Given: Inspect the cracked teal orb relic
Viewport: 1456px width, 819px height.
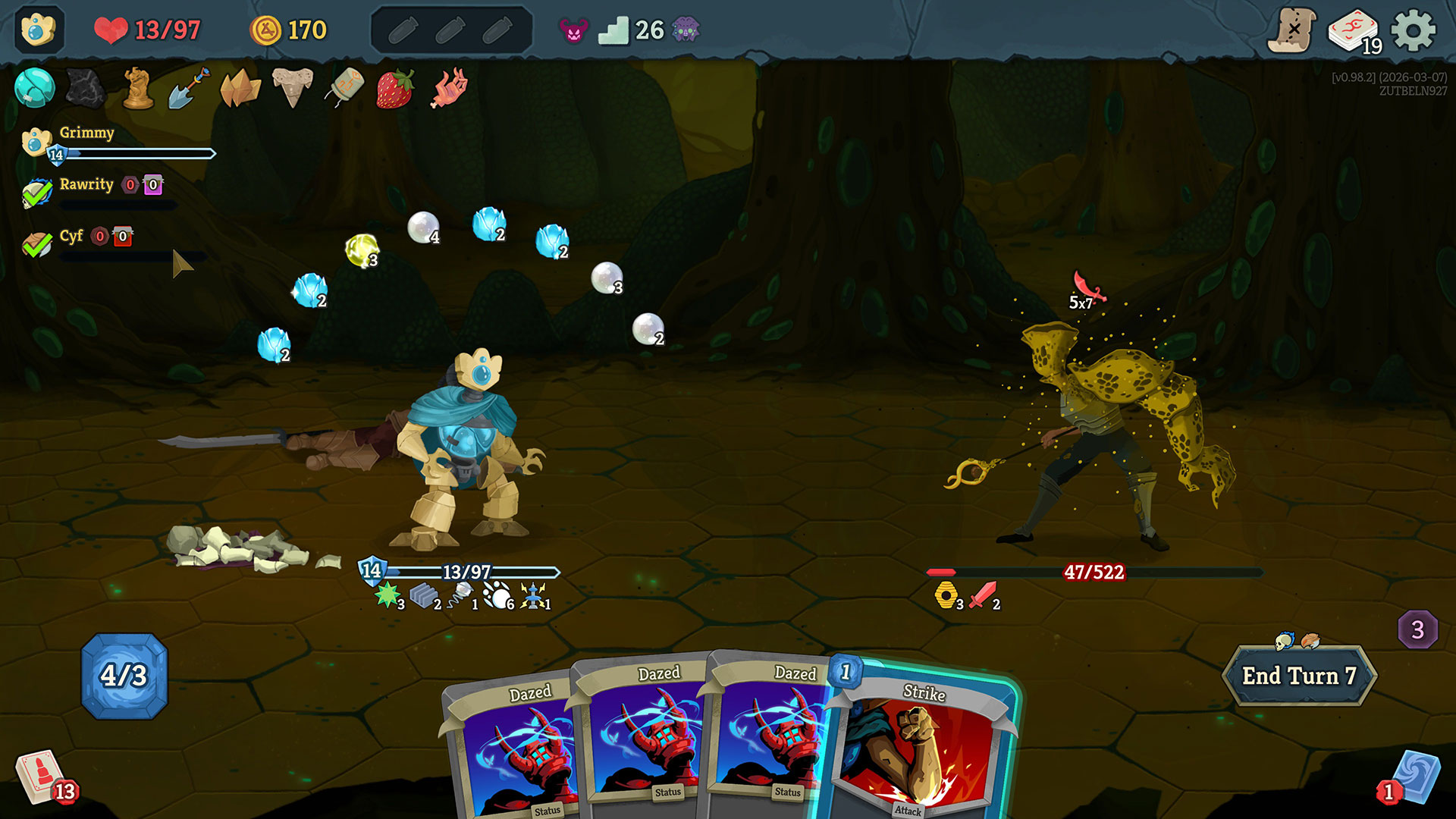Looking at the screenshot, I should (34, 88).
